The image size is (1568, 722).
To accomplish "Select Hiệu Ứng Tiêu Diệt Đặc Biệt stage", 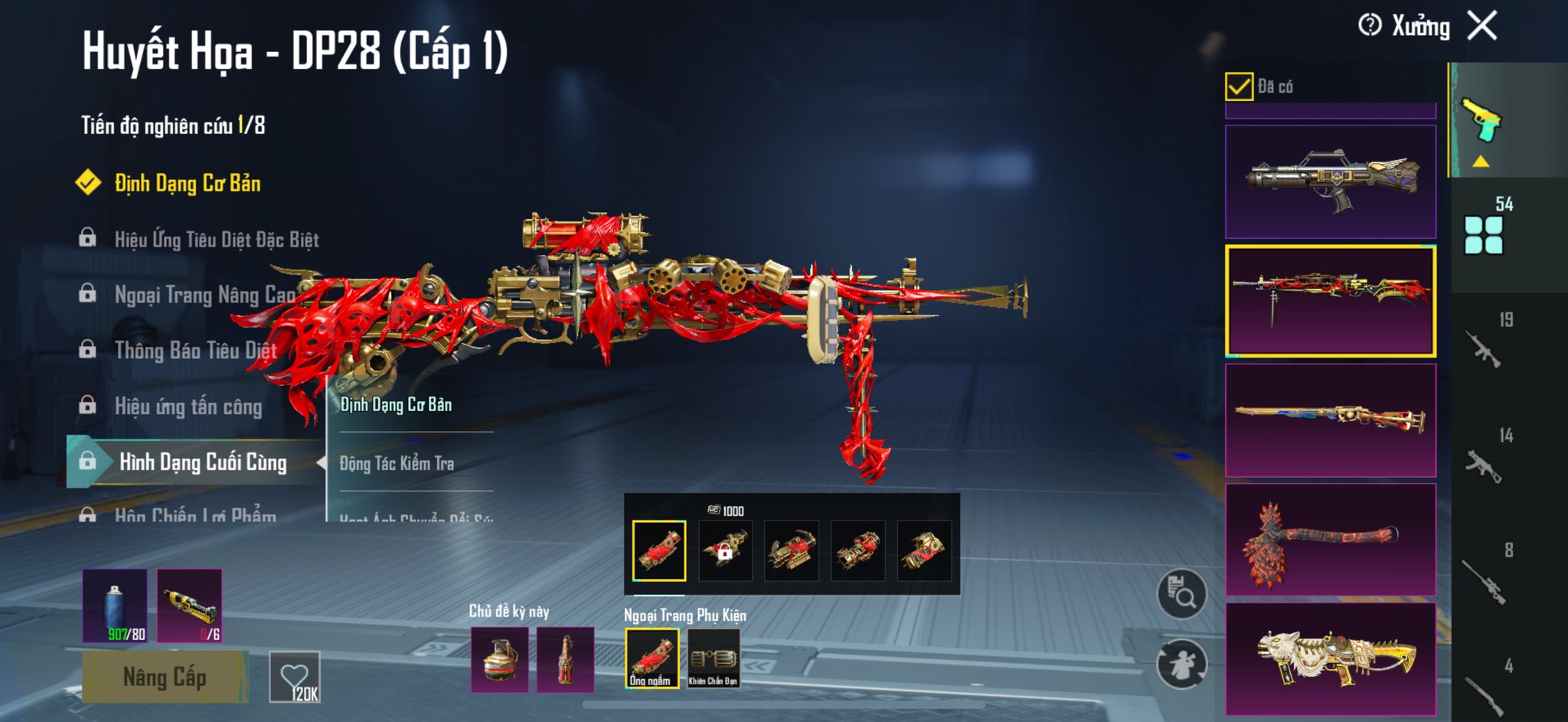I will (x=216, y=240).
